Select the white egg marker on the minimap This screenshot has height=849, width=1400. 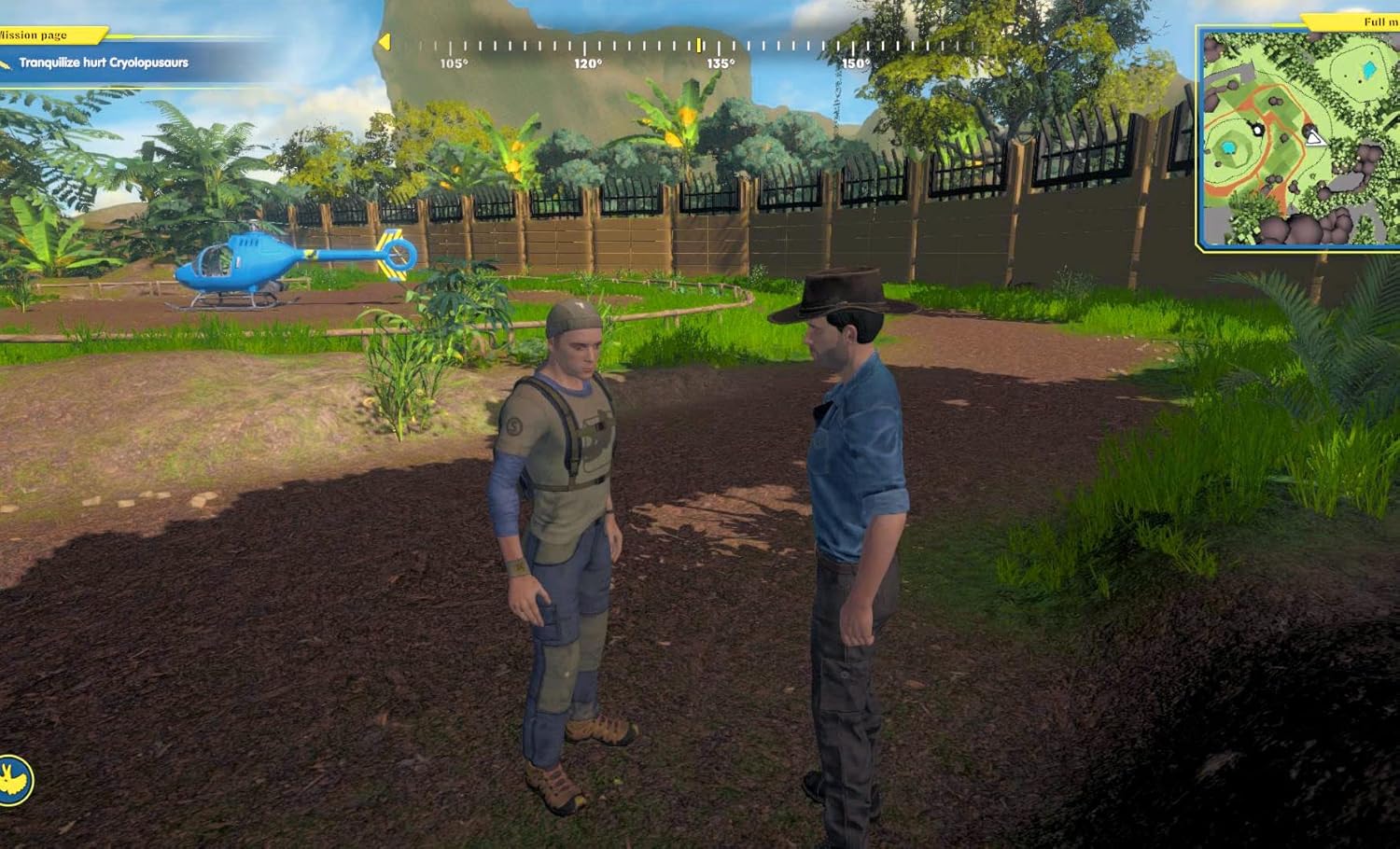pyautogui.click(x=1257, y=130)
